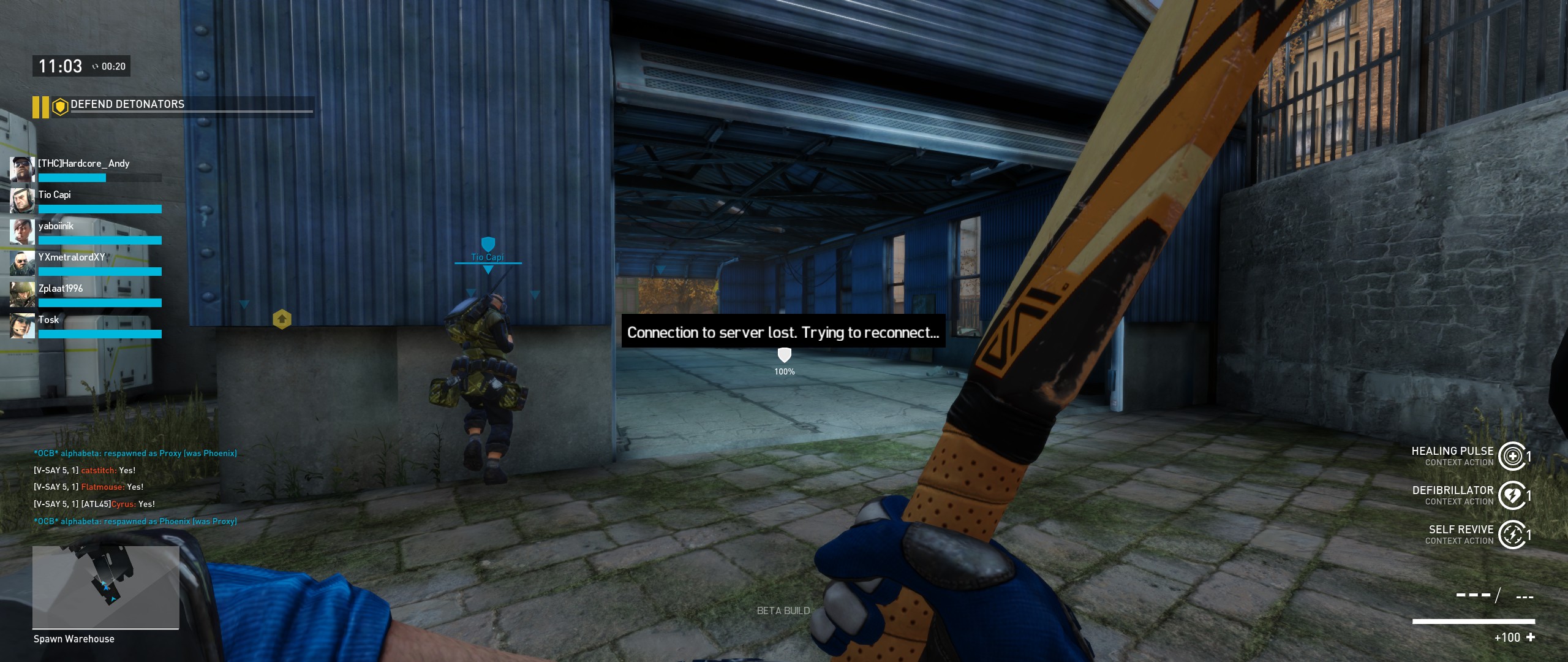Select Tosk in the team list
Image resolution: width=1568 pixels, height=662 pixels.
49,320
